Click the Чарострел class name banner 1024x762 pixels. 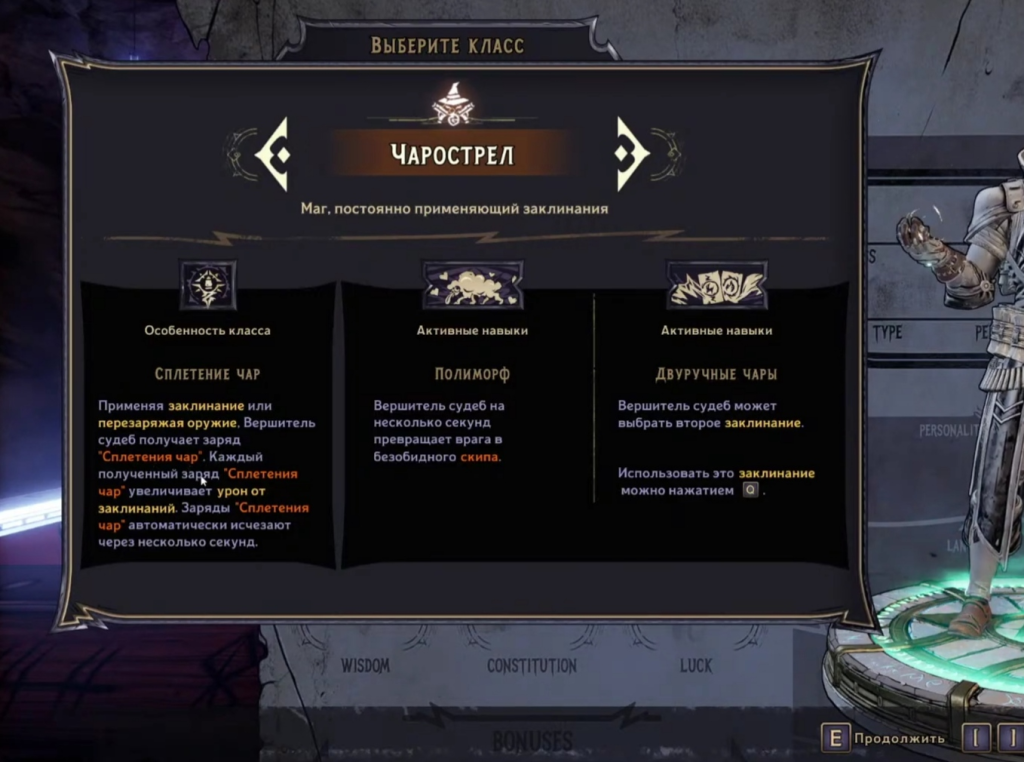452,154
